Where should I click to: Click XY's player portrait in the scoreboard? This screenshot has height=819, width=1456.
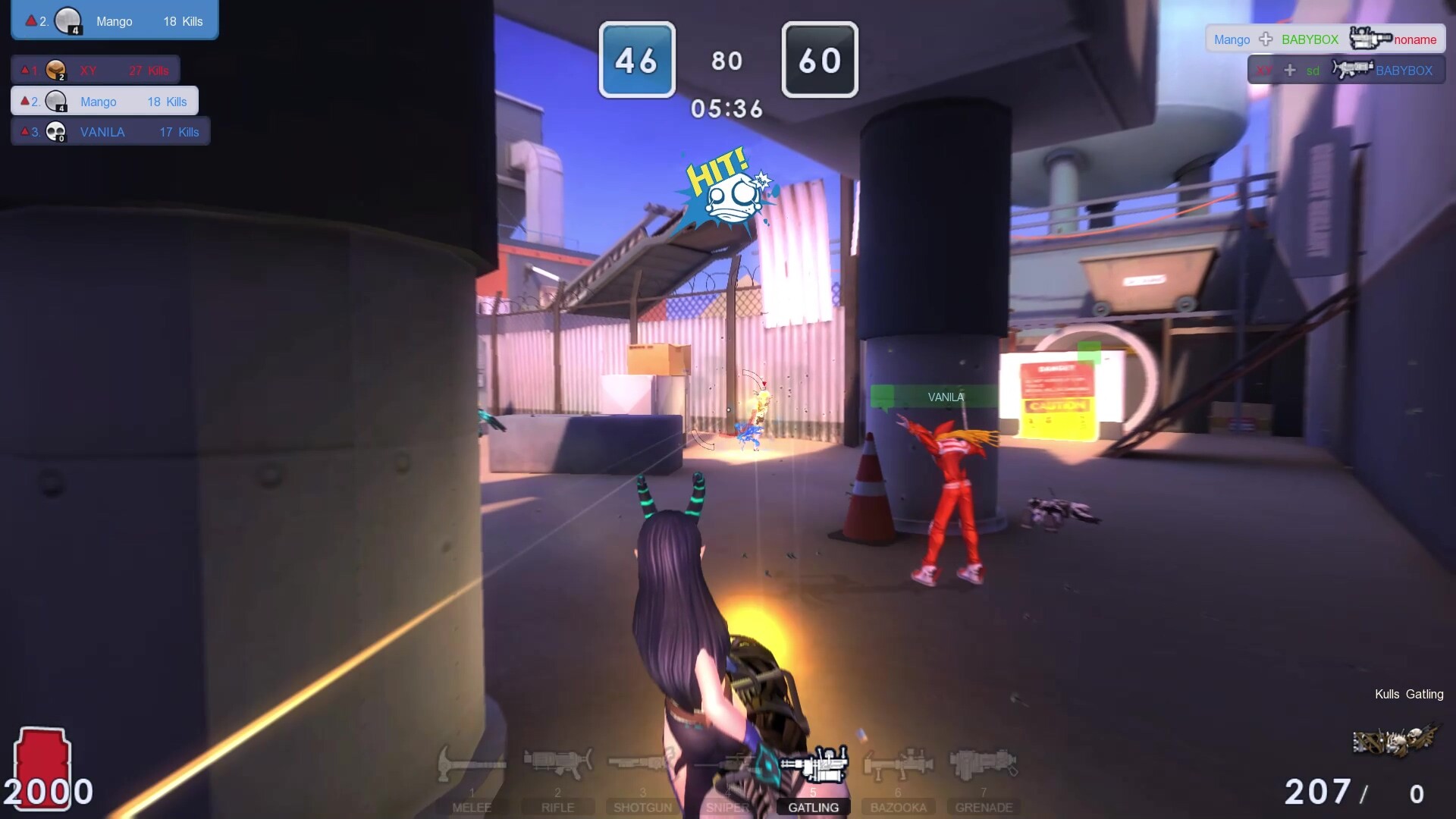[56, 69]
